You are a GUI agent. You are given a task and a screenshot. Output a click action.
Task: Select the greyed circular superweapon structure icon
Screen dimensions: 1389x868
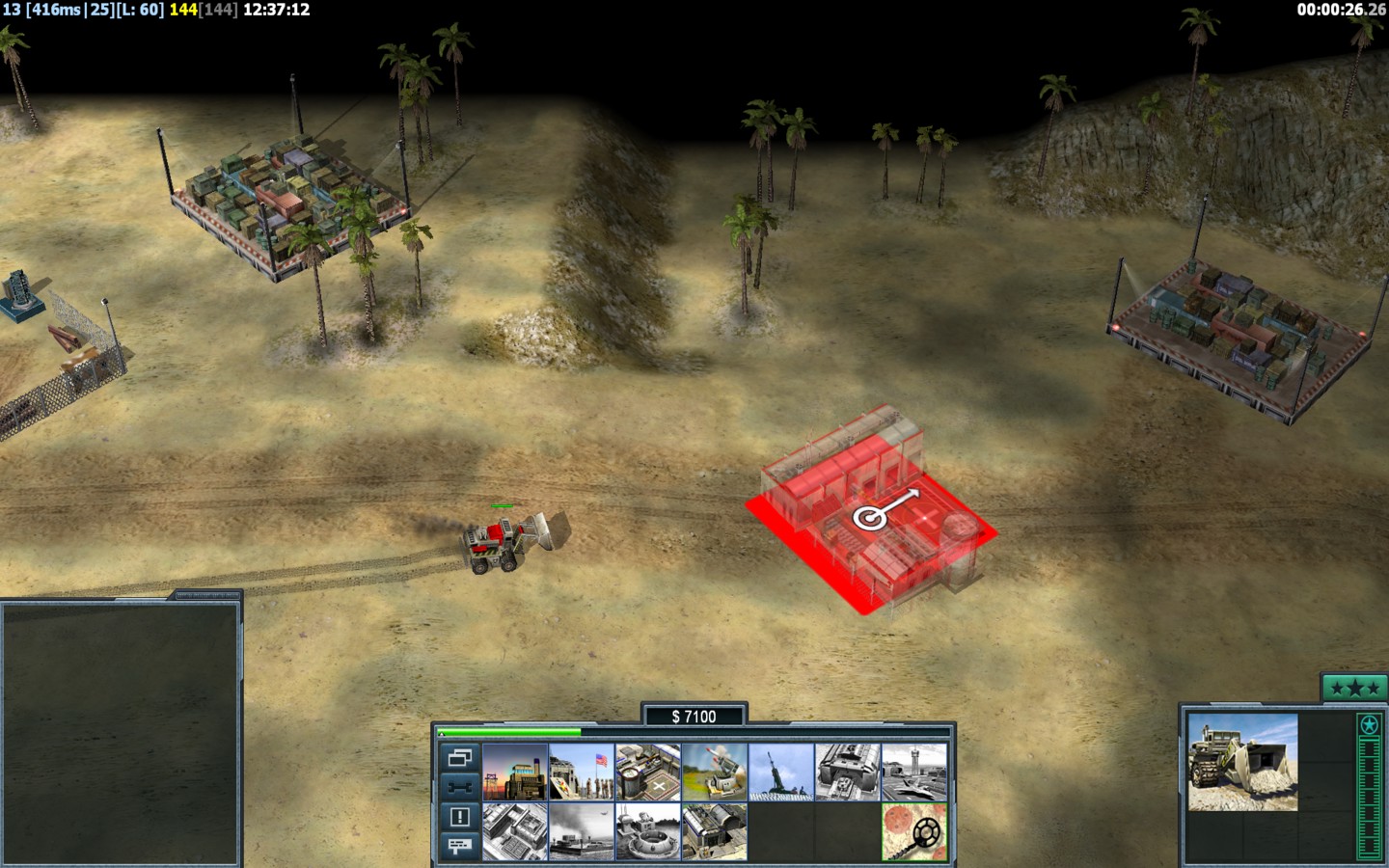pos(648,831)
